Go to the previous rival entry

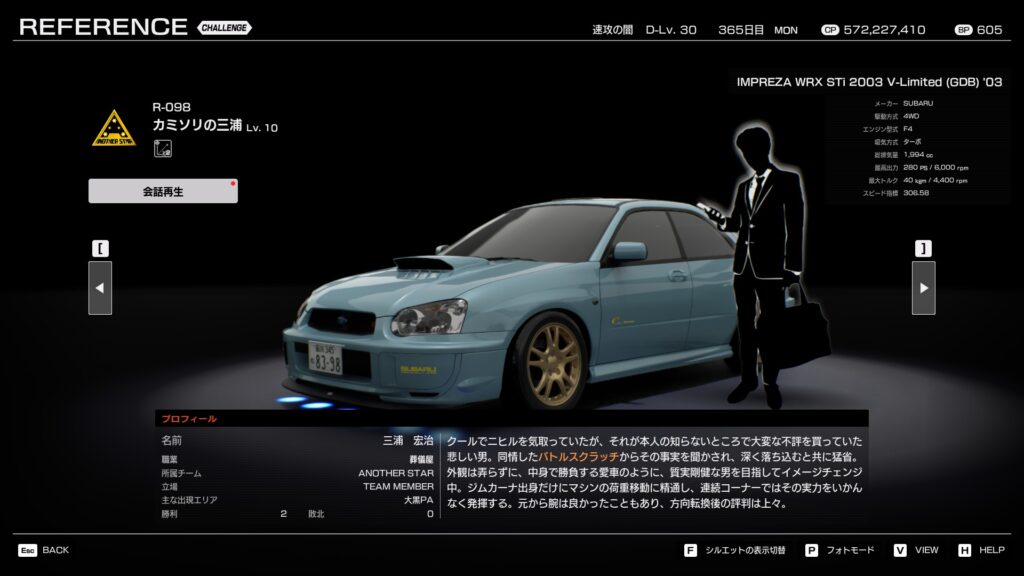pyautogui.click(x=100, y=288)
